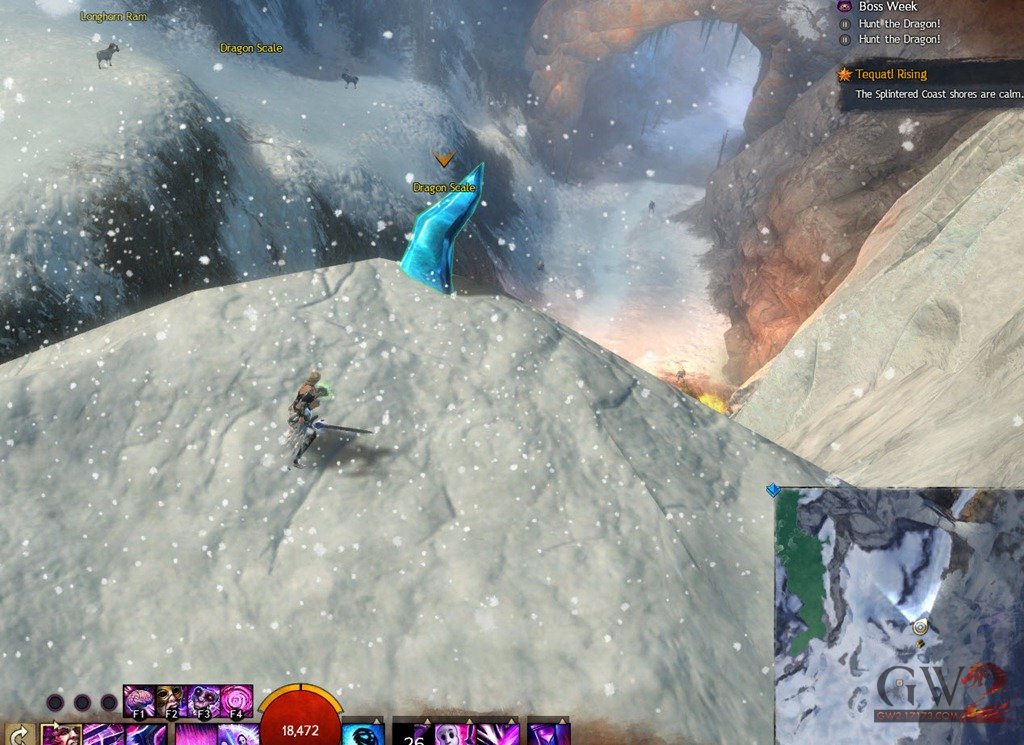This screenshot has width=1024, height=745.
Task: Click the blue minimap resize handle
Action: coord(772,490)
